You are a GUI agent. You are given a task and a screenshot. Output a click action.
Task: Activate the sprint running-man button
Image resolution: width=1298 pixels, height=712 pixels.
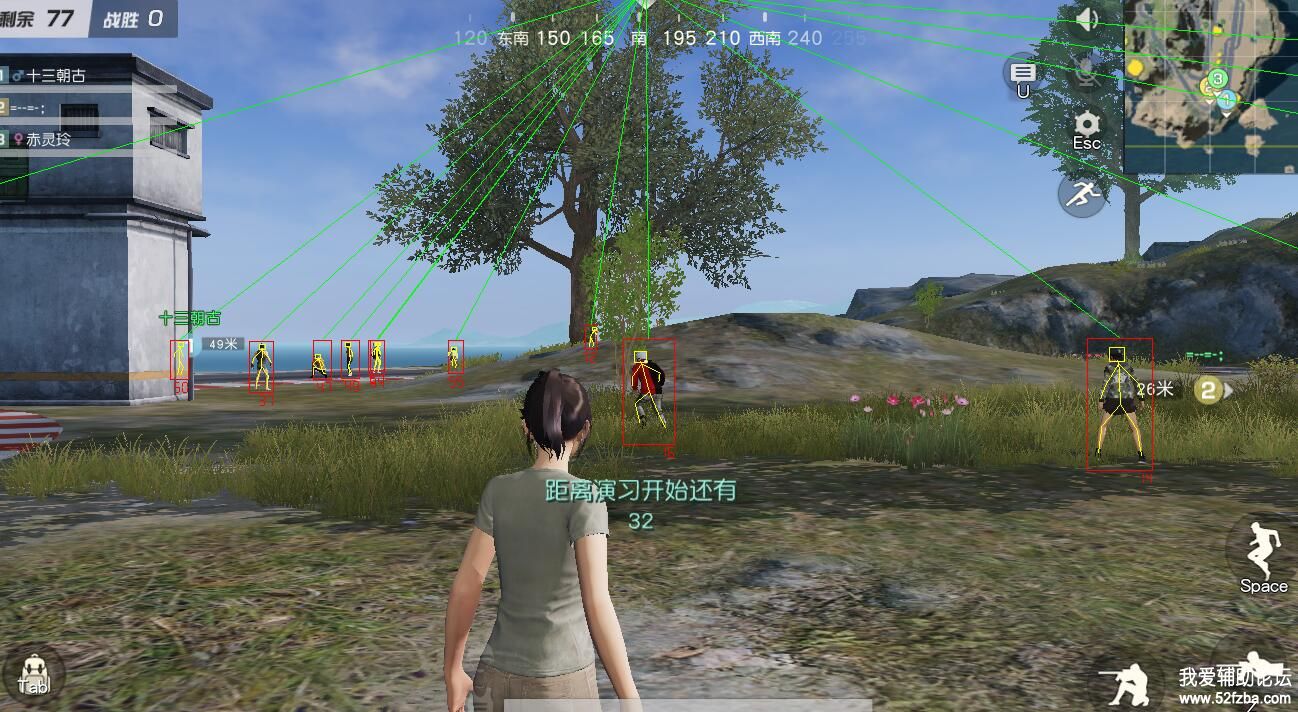tap(1082, 194)
